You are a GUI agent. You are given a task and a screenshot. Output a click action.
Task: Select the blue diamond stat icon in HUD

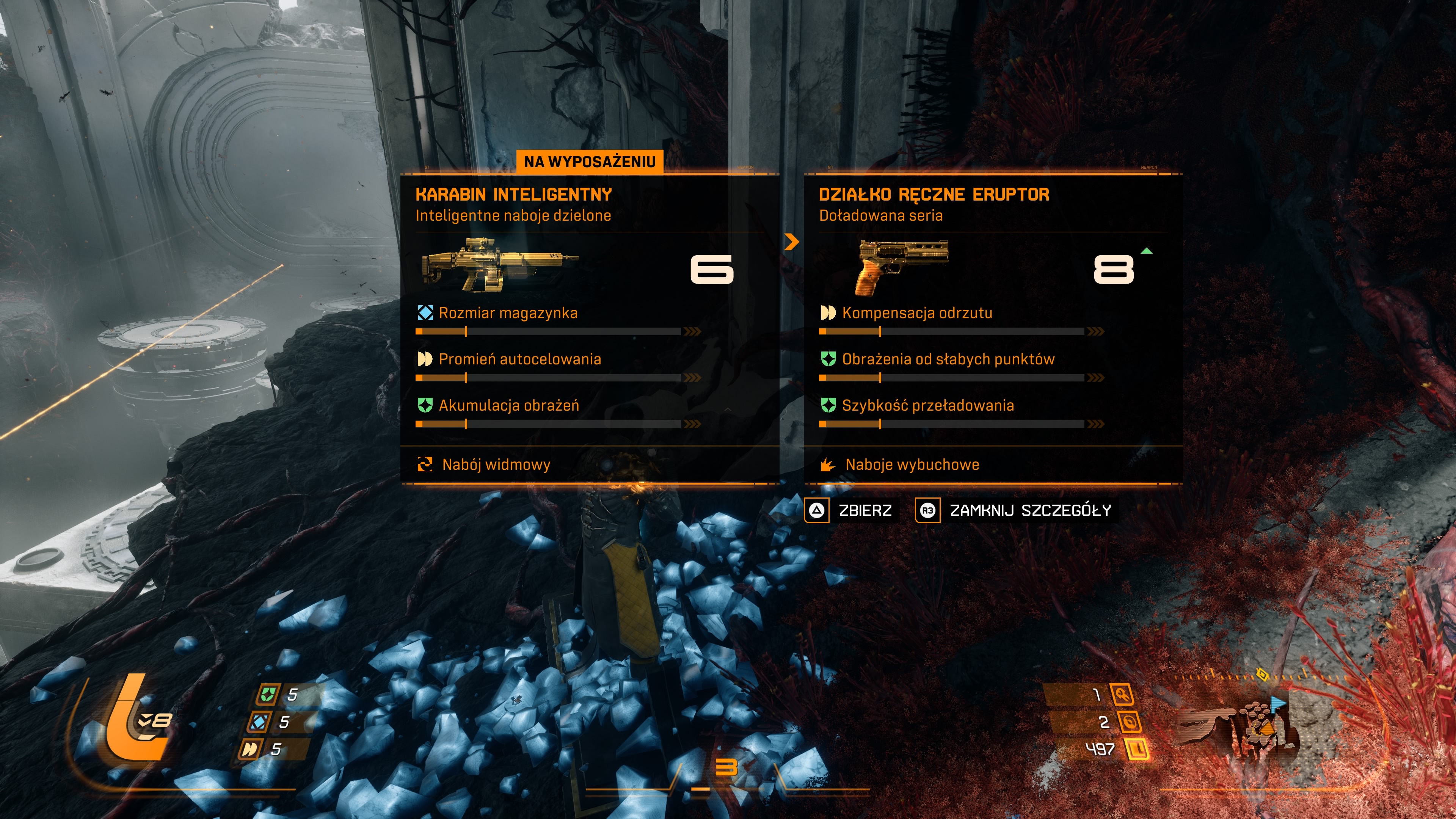pyautogui.click(x=259, y=722)
